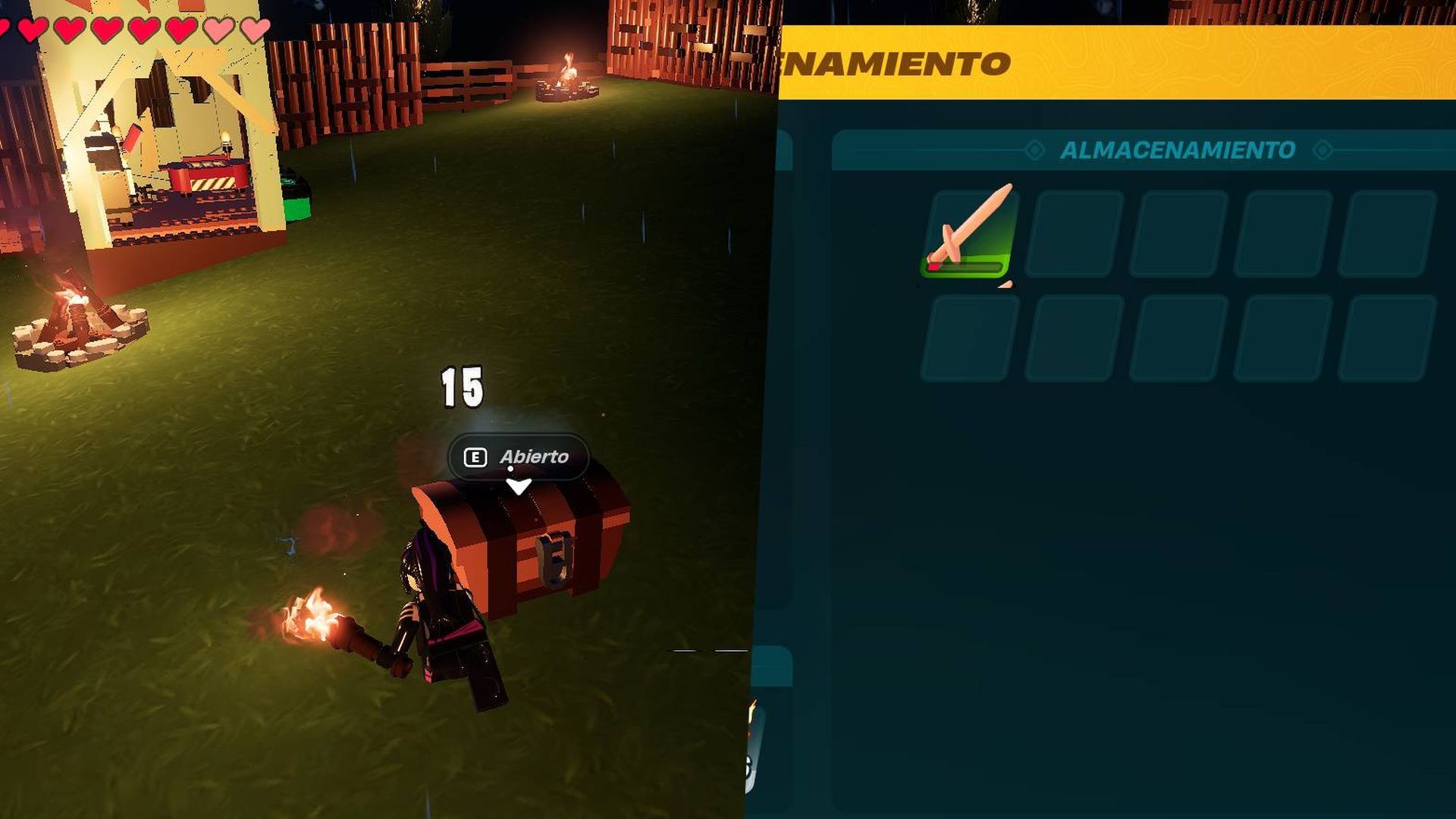Viewport: 1456px width, 819px height.
Task: Click the E key badge in the chest prompt
Action: [x=475, y=457]
